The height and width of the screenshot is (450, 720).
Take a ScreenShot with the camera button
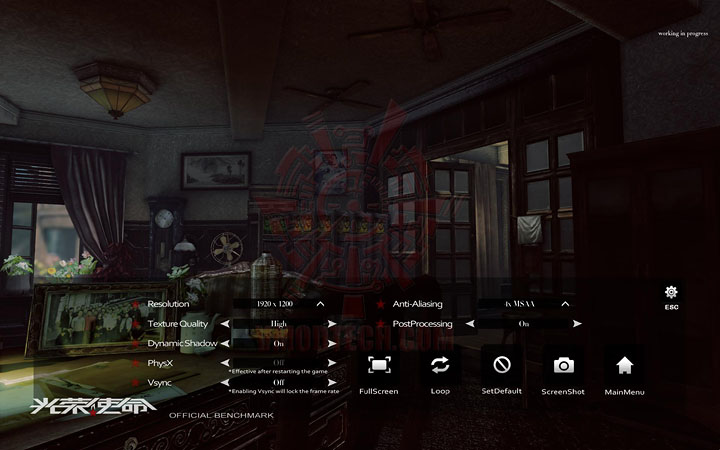(563, 365)
